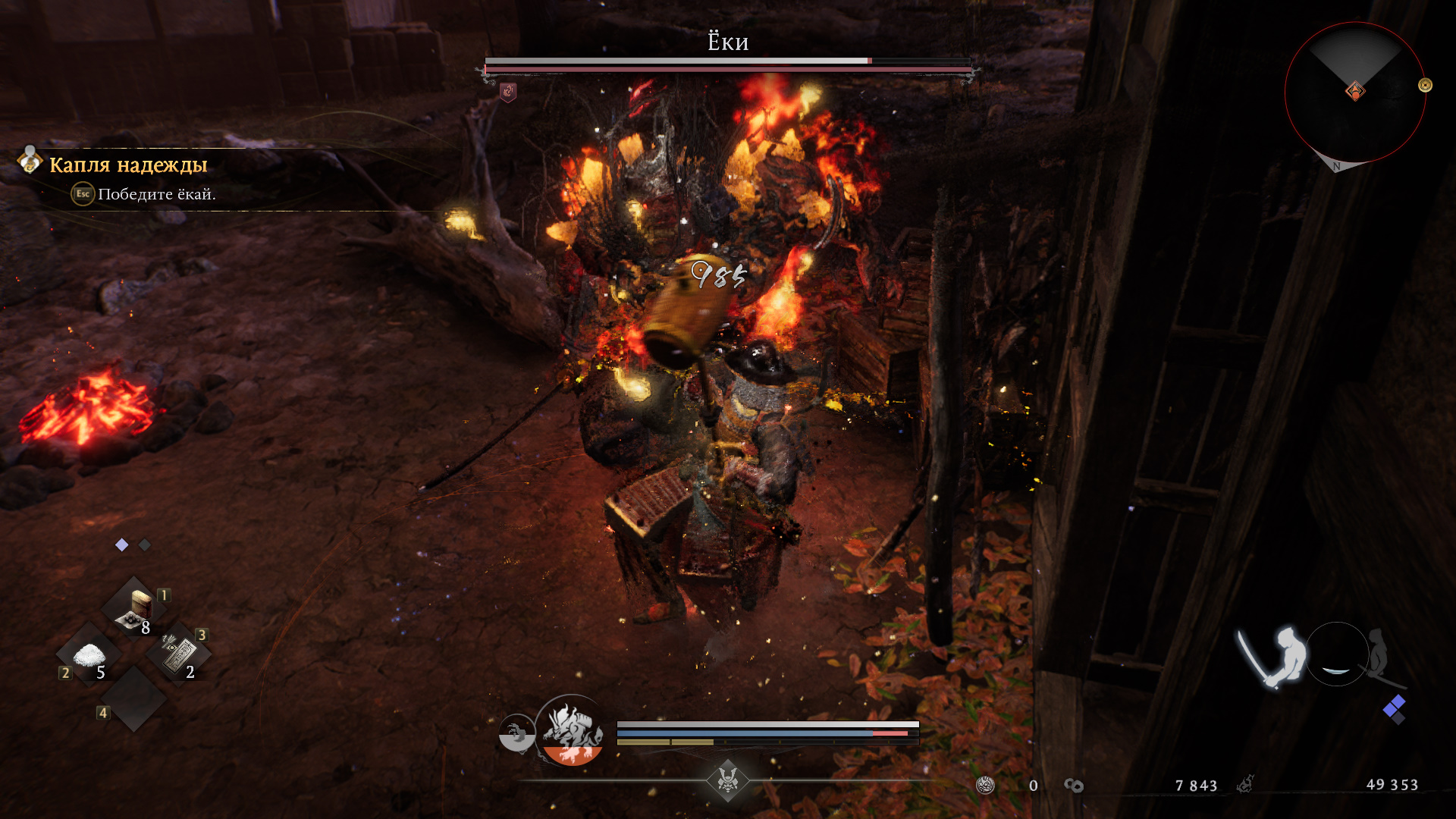The height and width of the screenshot is (819, 1456).
Task: Select the small clawed yokai skill icon
Action: (516, 733)
